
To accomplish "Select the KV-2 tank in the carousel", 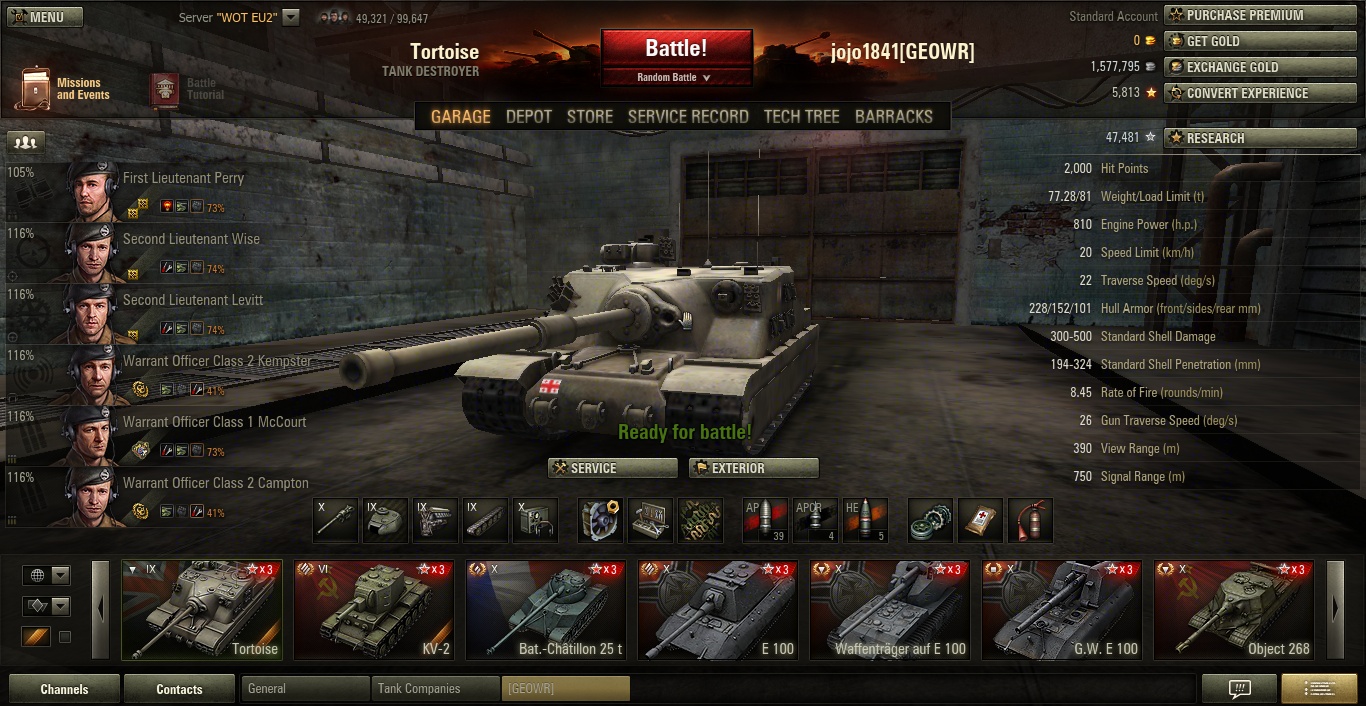I will click(374, 610).
